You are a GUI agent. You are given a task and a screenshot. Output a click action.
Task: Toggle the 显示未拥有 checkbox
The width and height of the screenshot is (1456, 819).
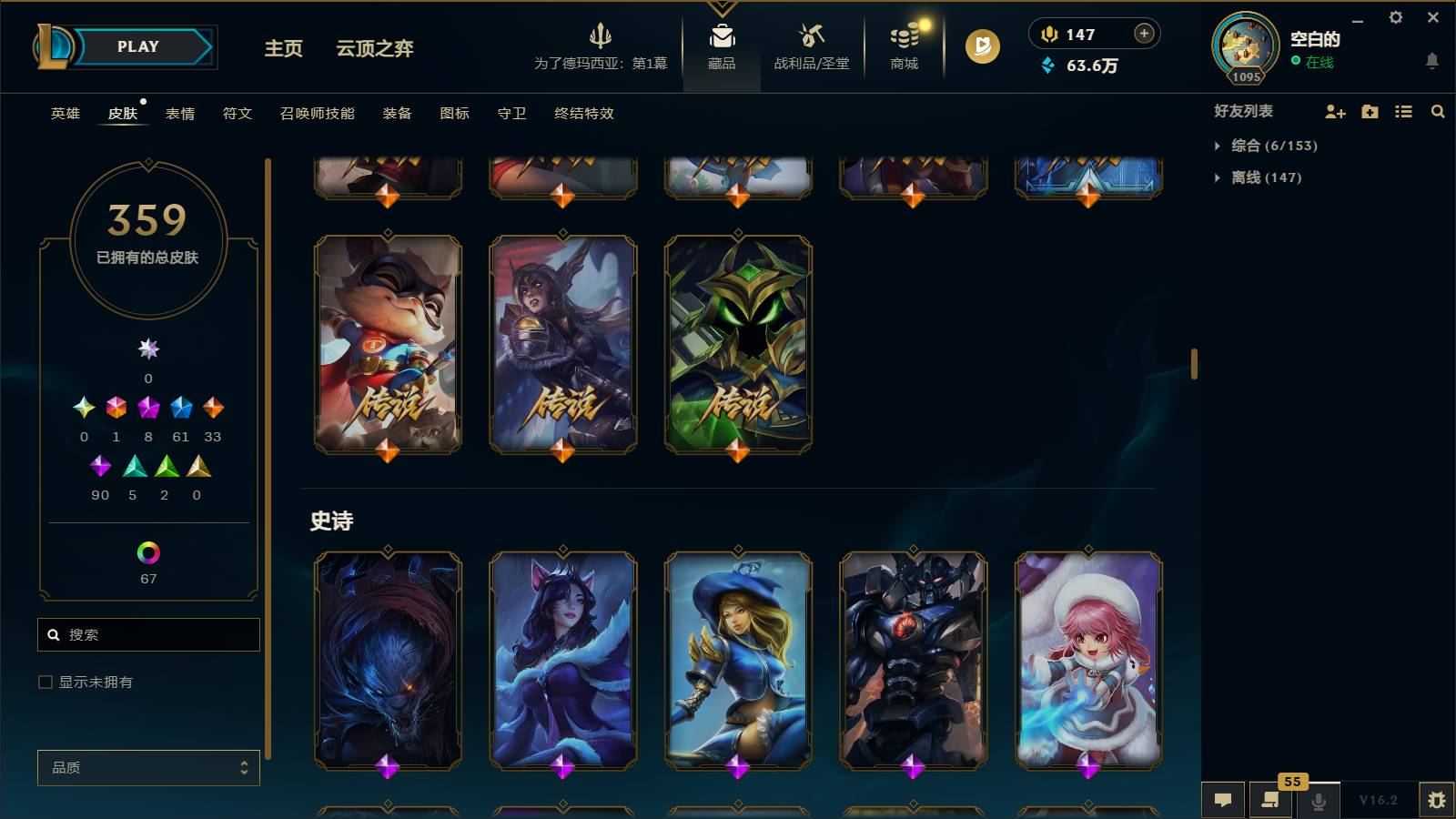coord(44,681)
